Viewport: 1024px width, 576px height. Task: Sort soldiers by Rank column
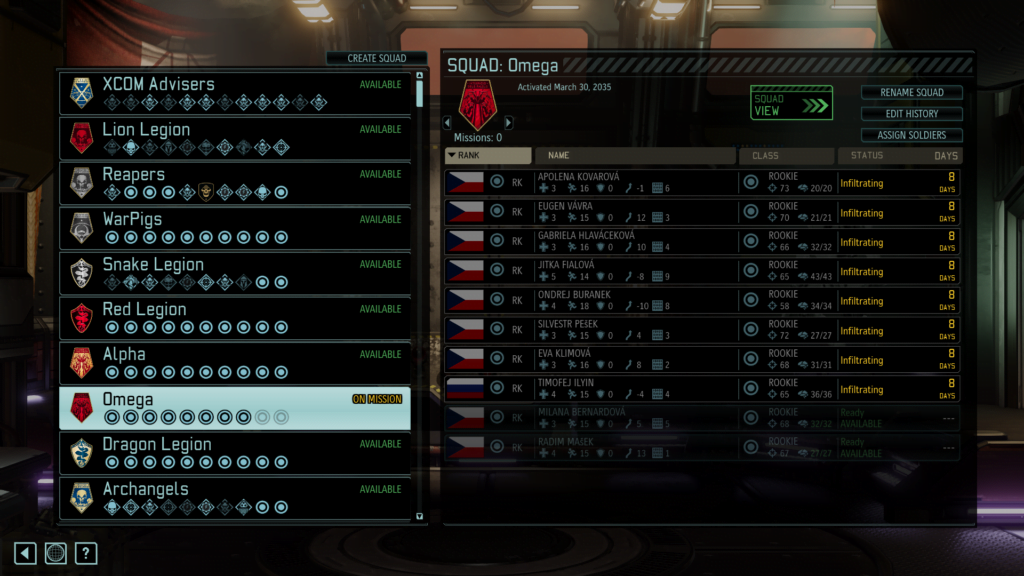point(488,155)
